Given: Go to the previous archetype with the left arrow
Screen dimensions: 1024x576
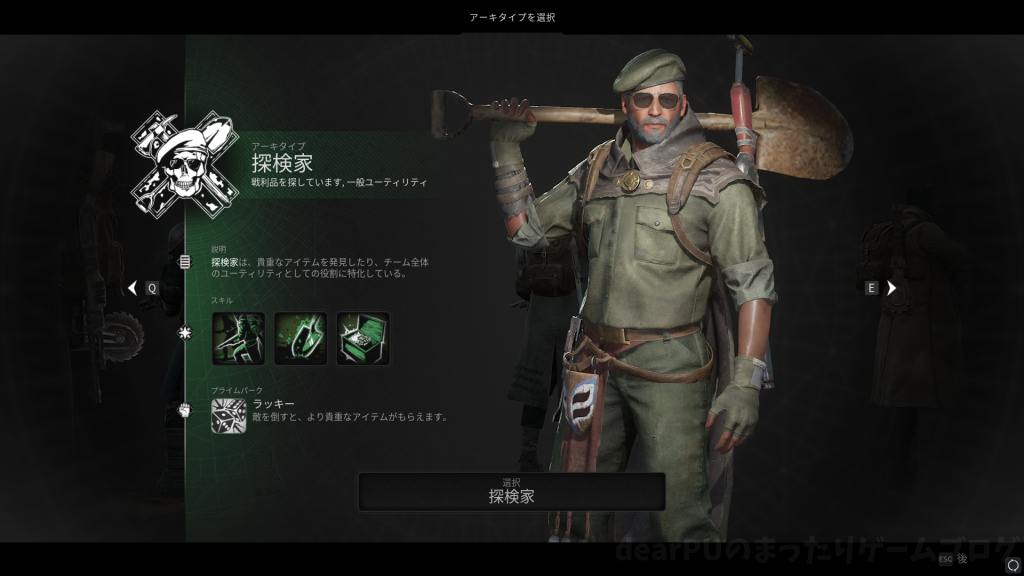Looking at the screenshot, I should (132, 288).
